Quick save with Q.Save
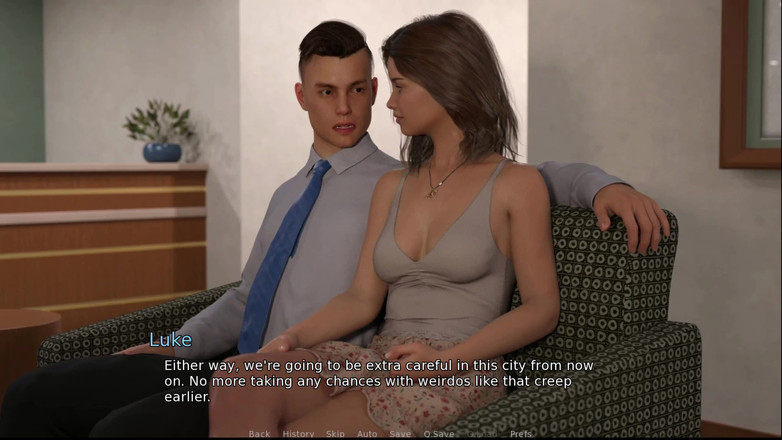The image size is (782, 440). click(x=438, y=434)
